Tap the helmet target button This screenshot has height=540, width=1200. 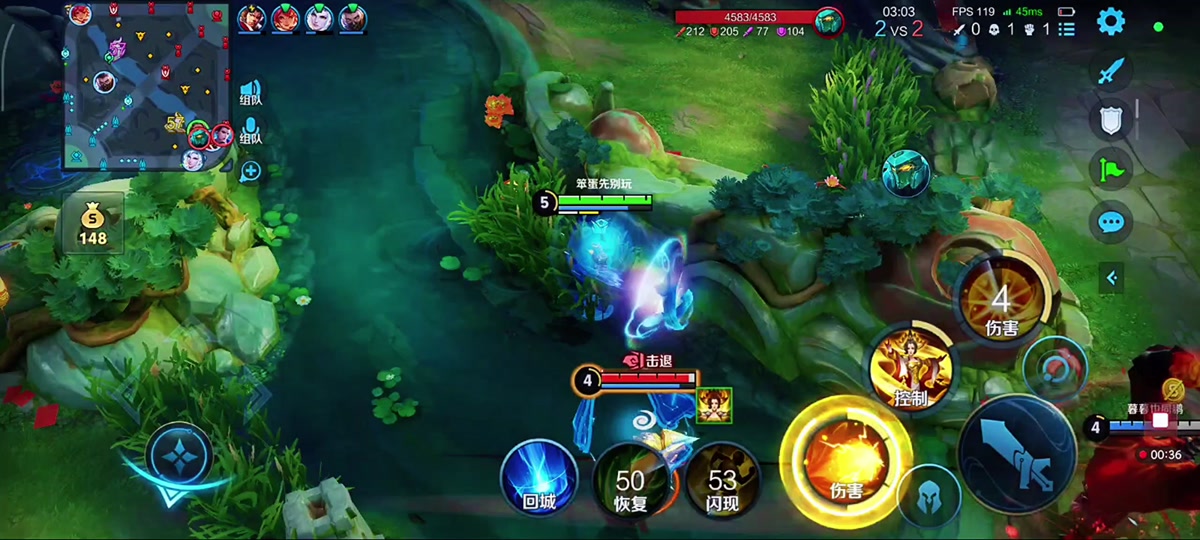(x=929, y=497)
